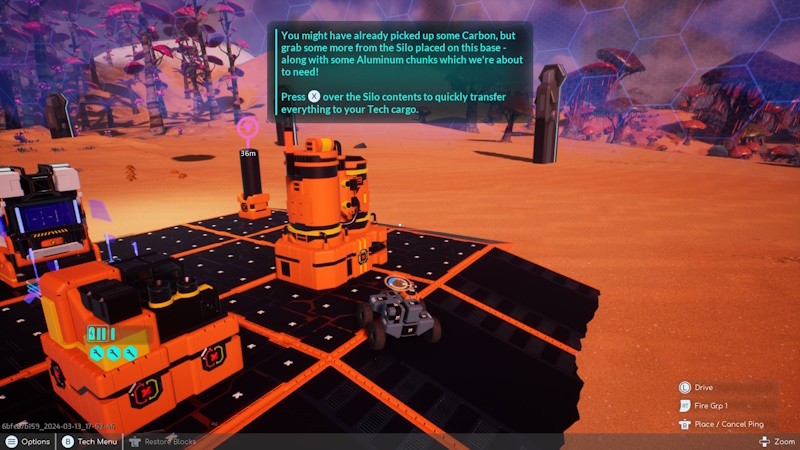Screen dimensions: 800x450
Task: Open the Tech Menu
Action: tap(93, 441)
